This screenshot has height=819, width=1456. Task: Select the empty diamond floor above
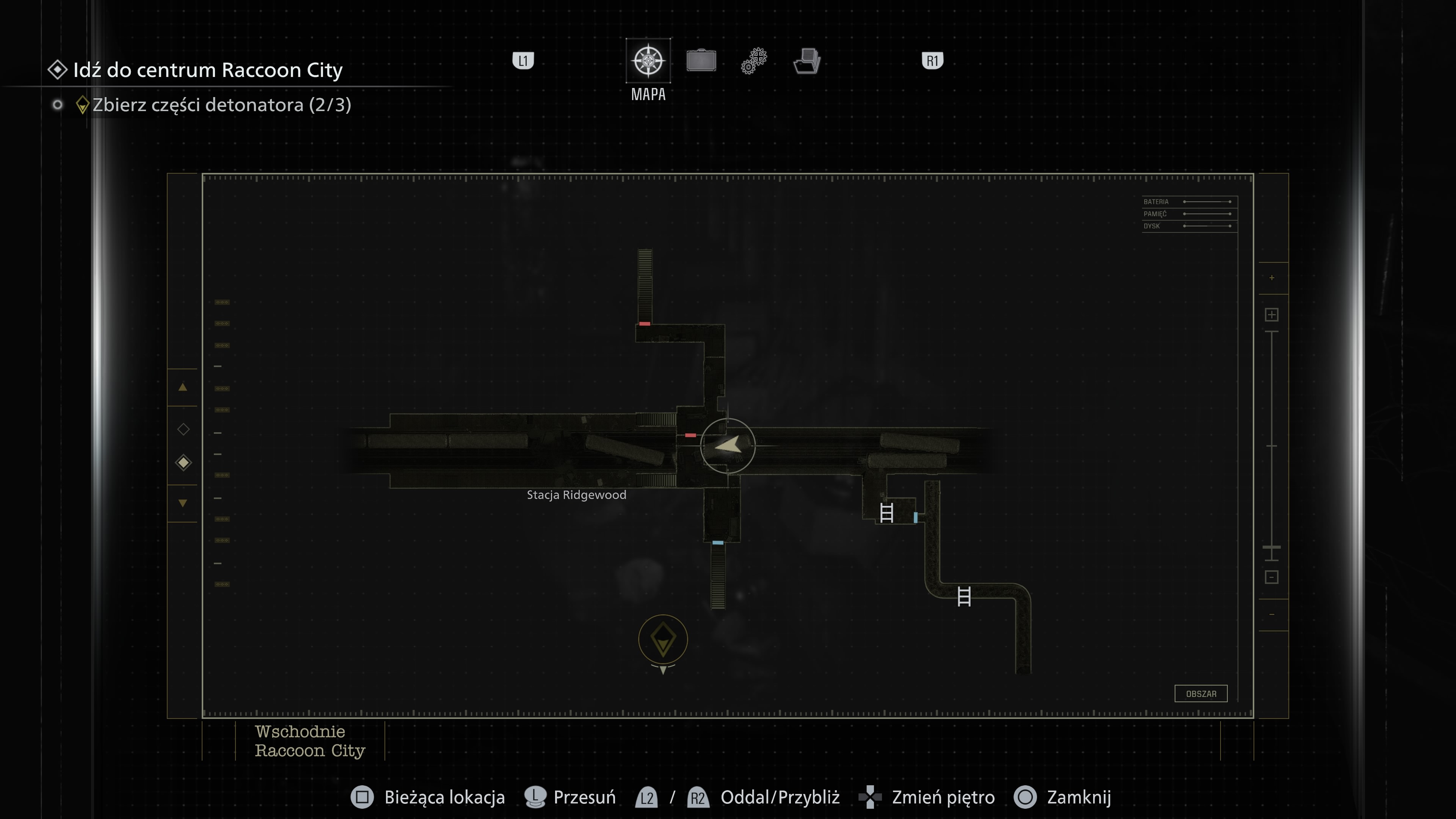click(x=183, y=430)
